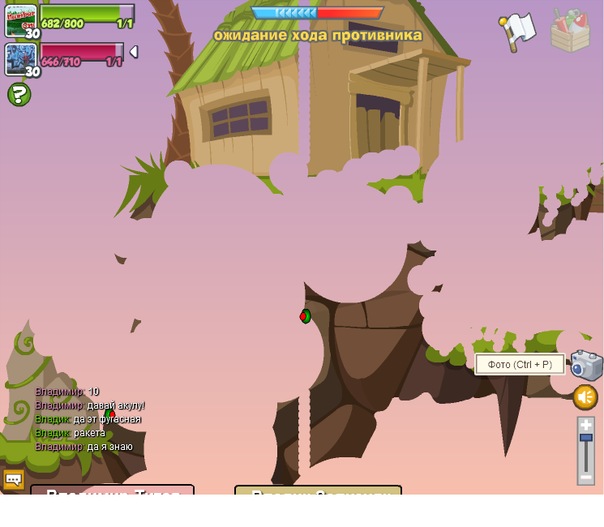
Task: Open the chat speech bubble button
Action: pyautogui.click(x=13, y=480)
